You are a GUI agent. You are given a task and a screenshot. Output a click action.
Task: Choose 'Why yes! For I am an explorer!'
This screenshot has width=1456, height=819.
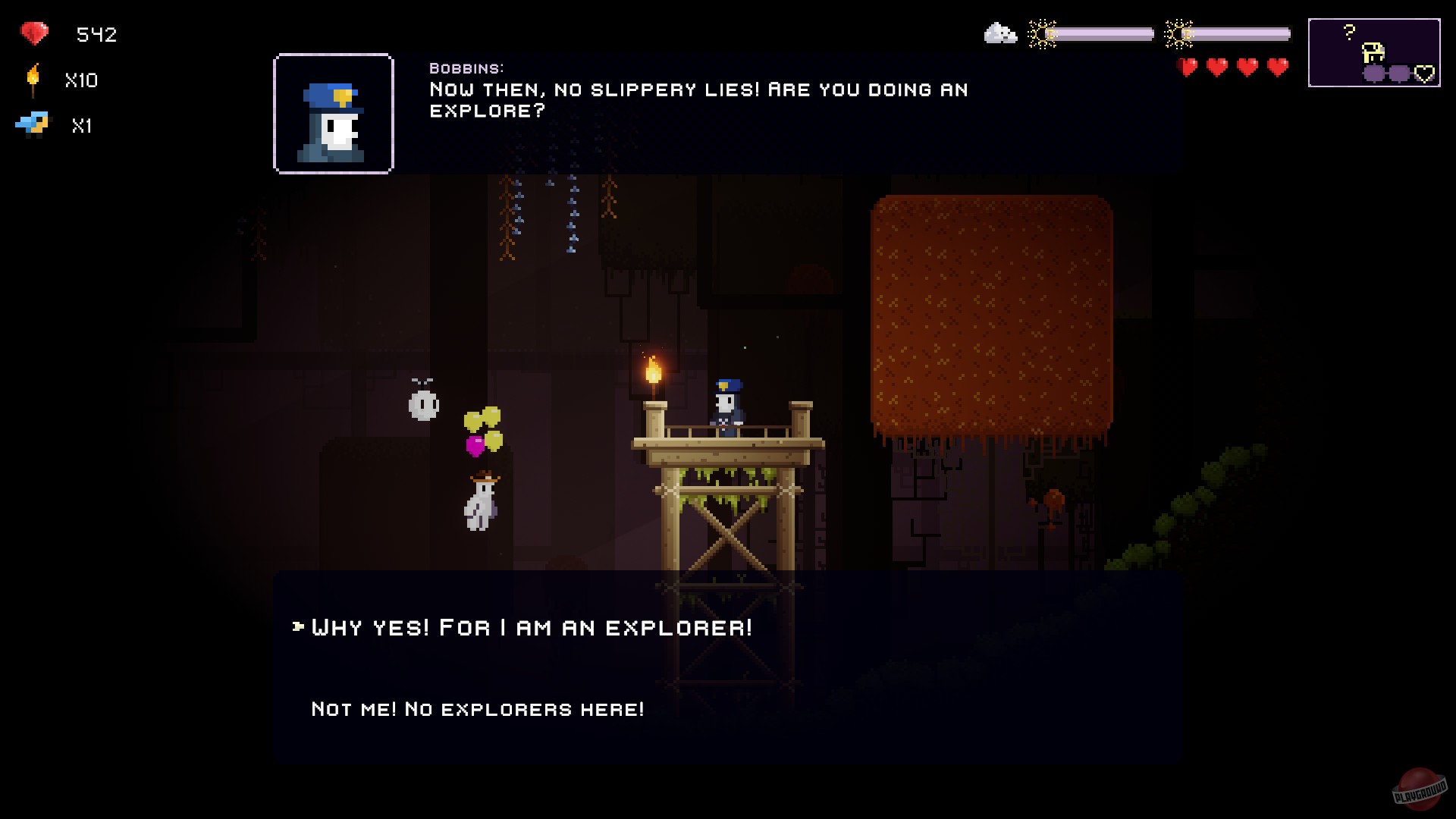531,627
